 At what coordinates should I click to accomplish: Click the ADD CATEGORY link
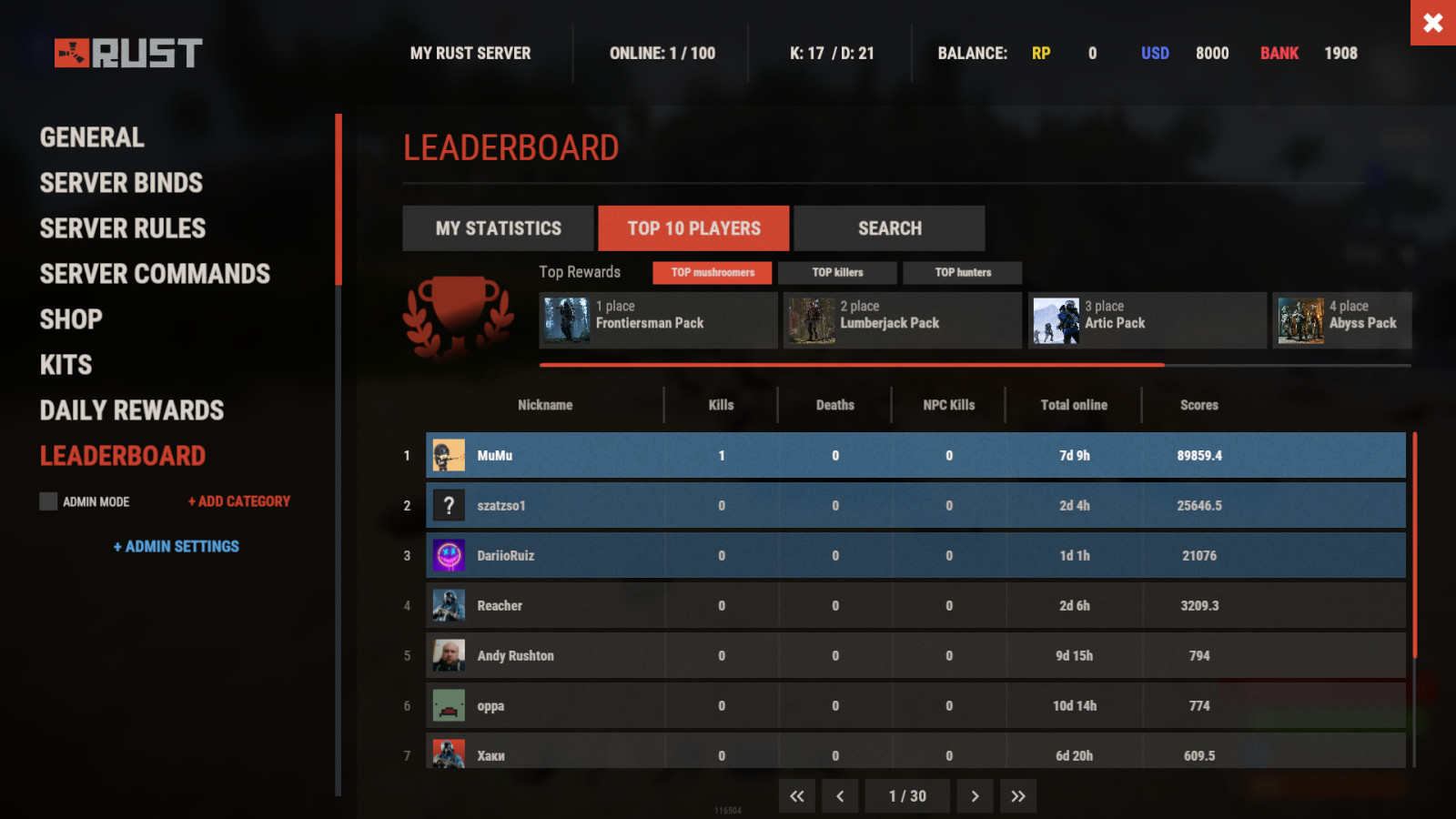[238, 501]
